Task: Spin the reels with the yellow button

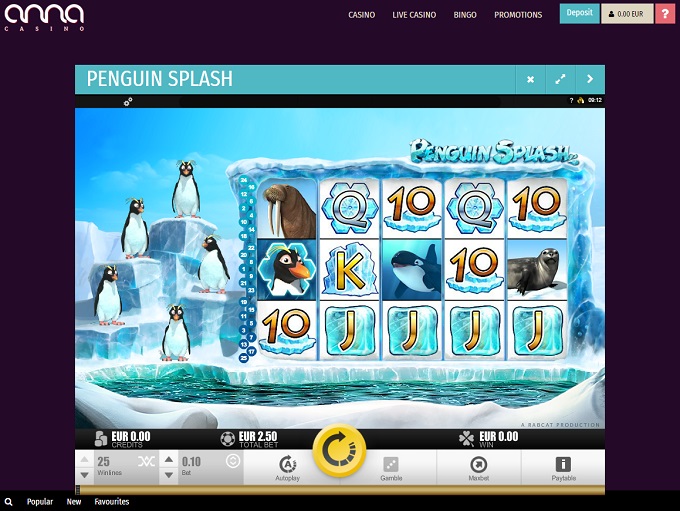Action: point(339,452)
